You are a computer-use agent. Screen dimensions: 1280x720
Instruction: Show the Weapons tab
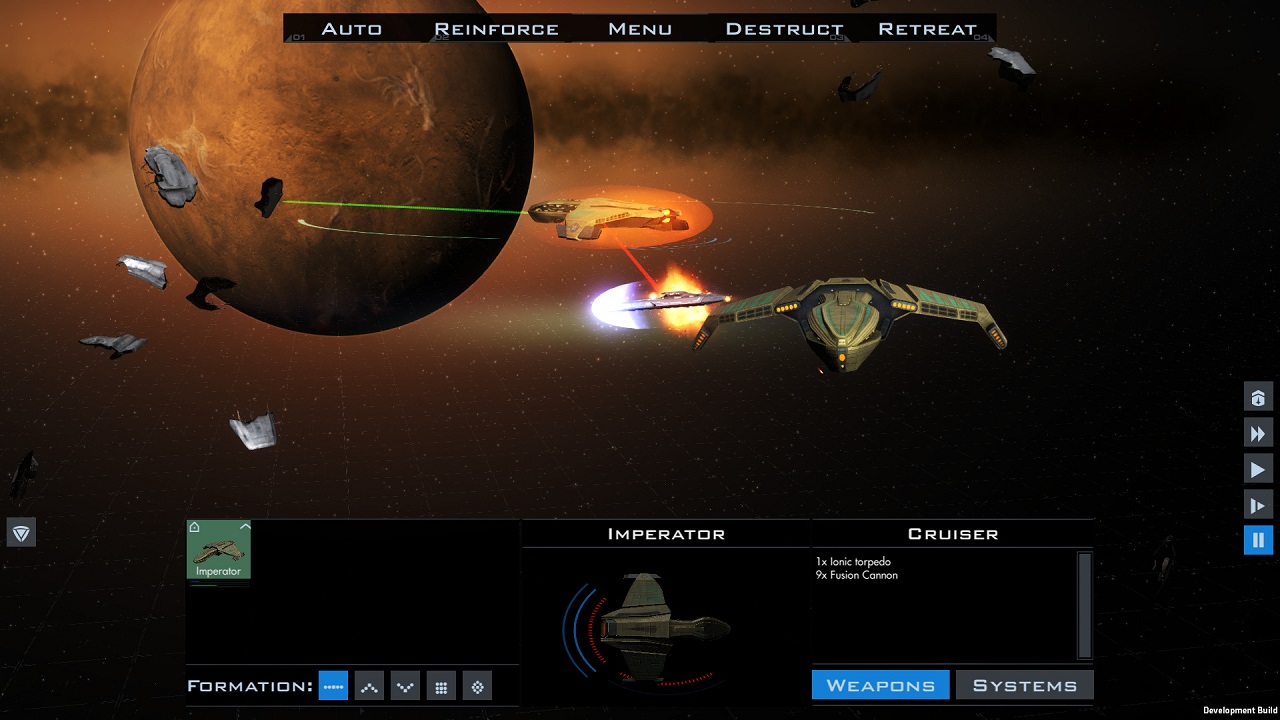[x=880, y=685]
